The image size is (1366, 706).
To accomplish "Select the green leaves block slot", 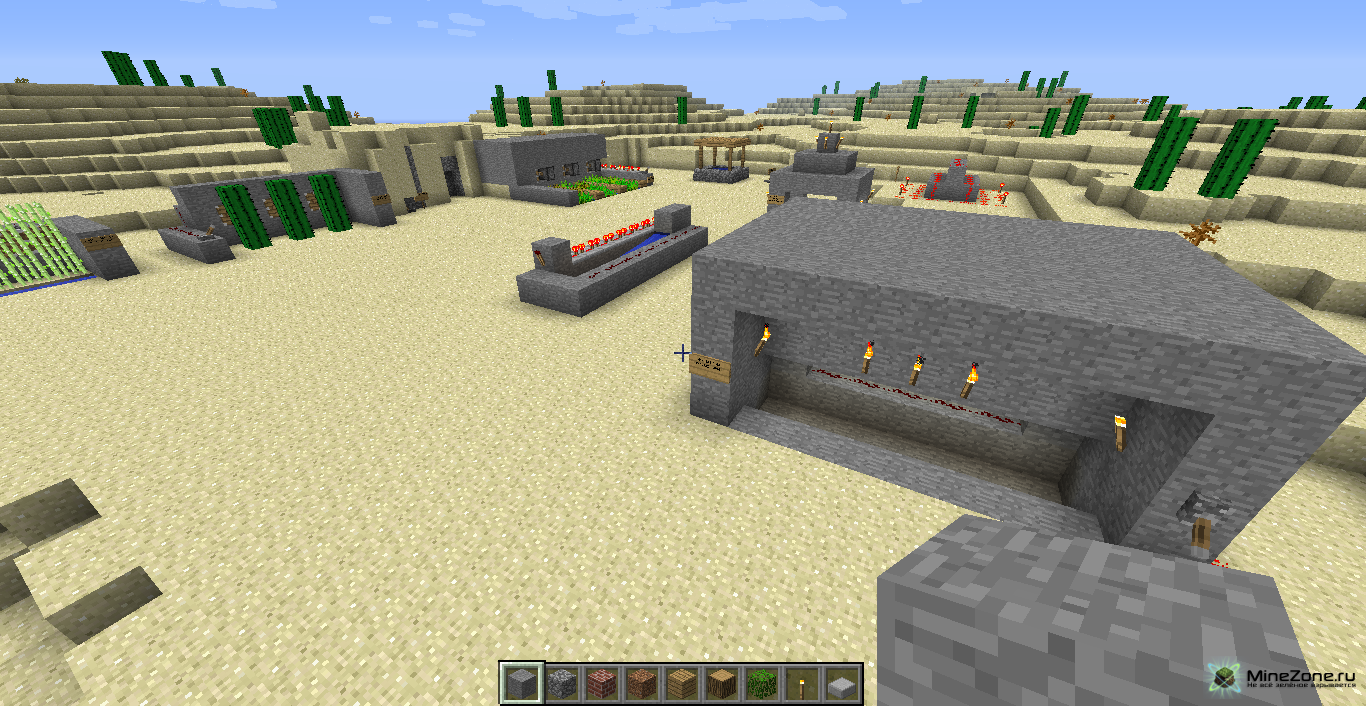I will coord(760,684).
